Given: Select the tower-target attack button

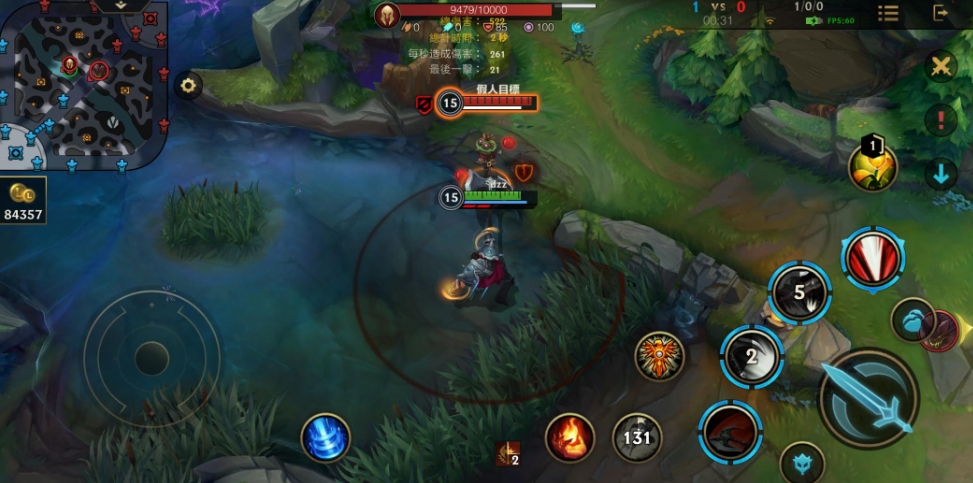Looking at the screenshot, I should (x=802, y=461).
